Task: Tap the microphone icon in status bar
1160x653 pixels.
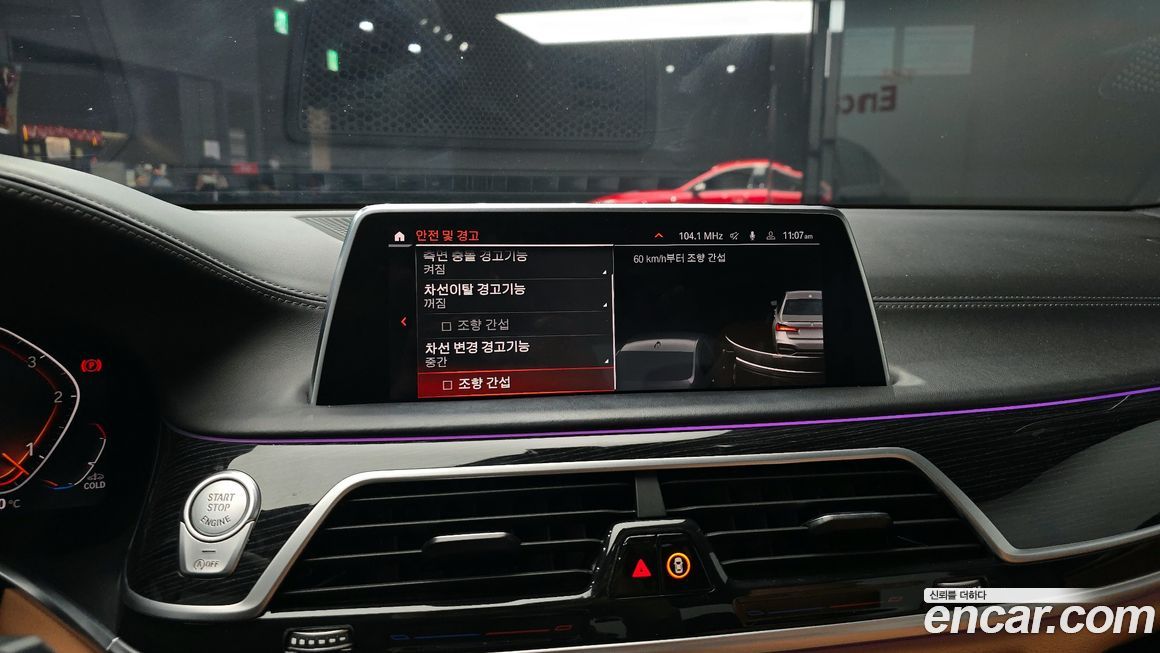Action: pos(752,236)
